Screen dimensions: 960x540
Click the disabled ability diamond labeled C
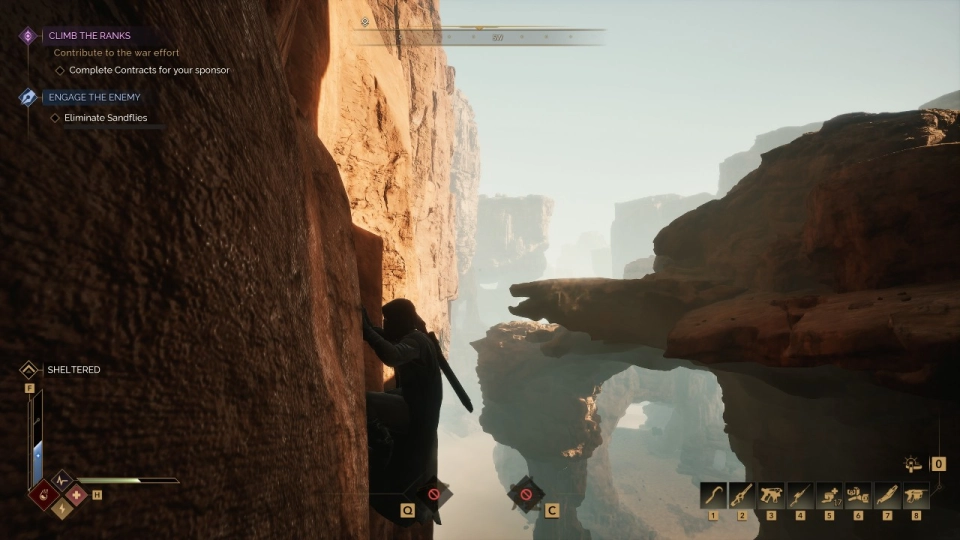coord(525,494)
